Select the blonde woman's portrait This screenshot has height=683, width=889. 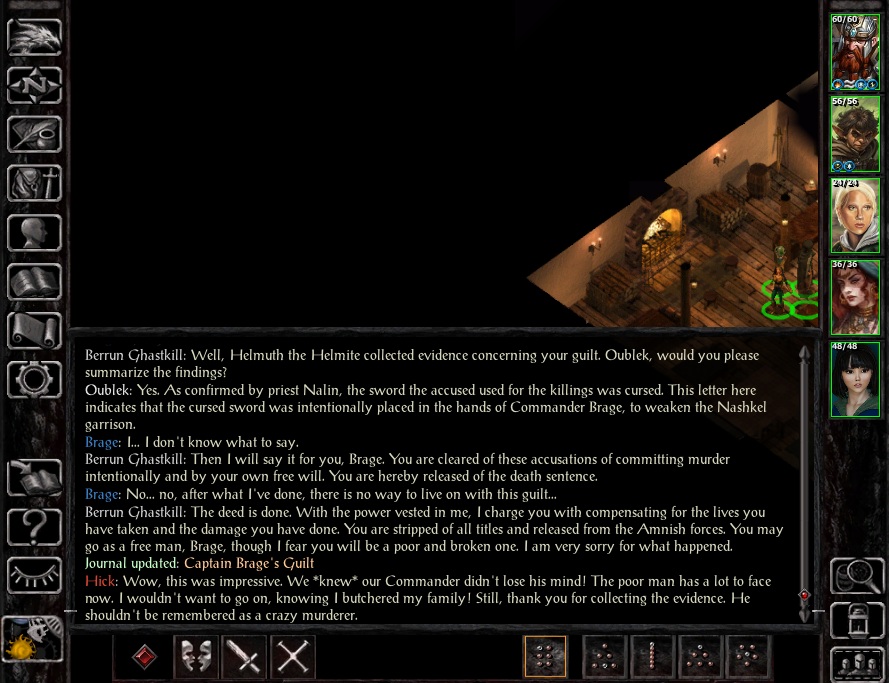pos(855,216)
